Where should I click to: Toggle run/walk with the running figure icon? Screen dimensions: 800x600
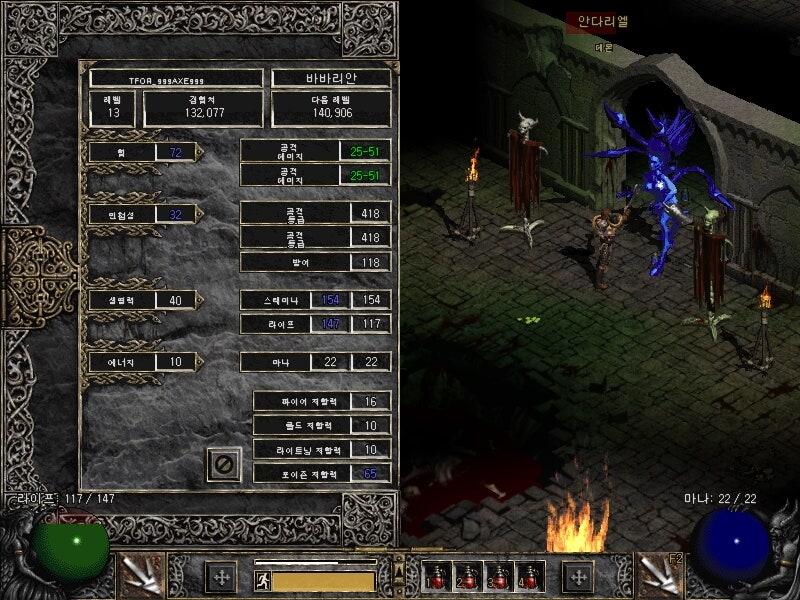tap(263, 580)
